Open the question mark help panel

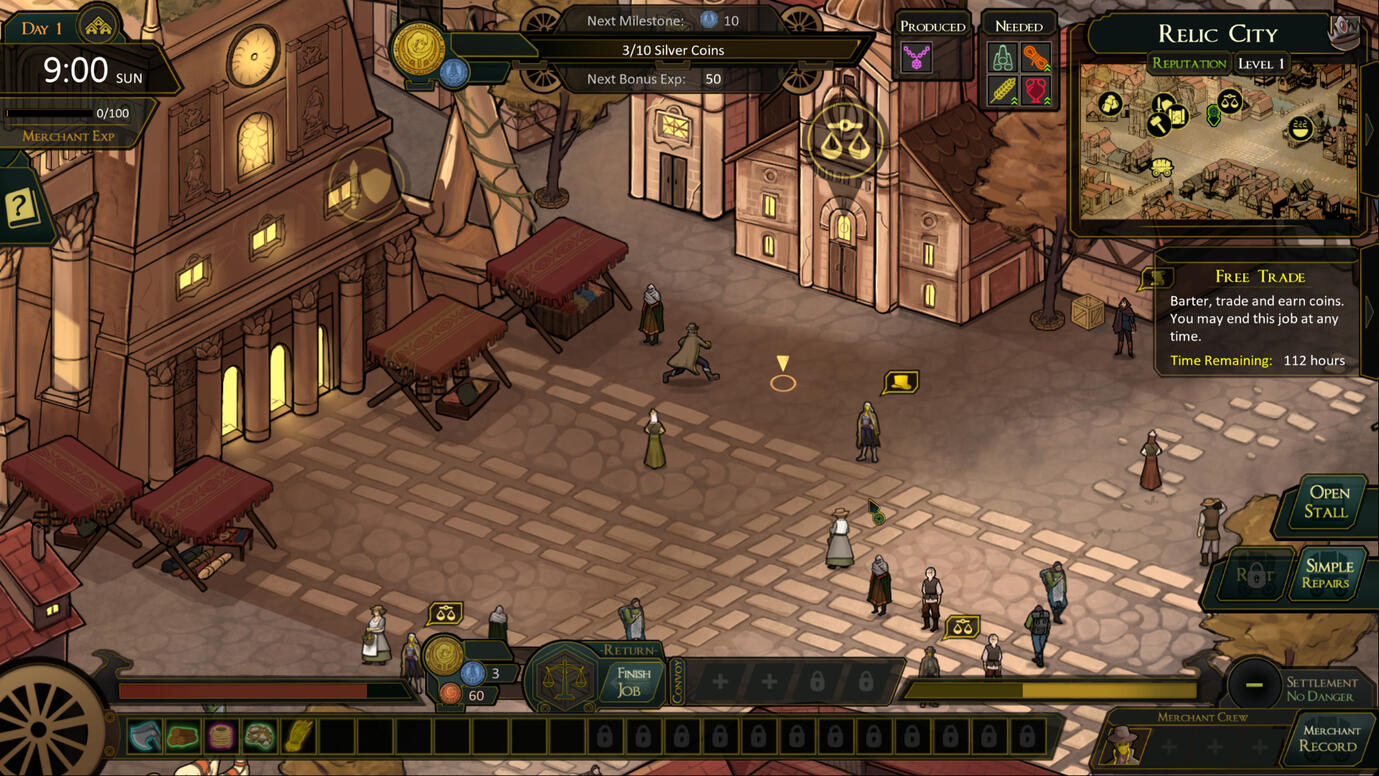pyautogui.click(x=20, y=208)
